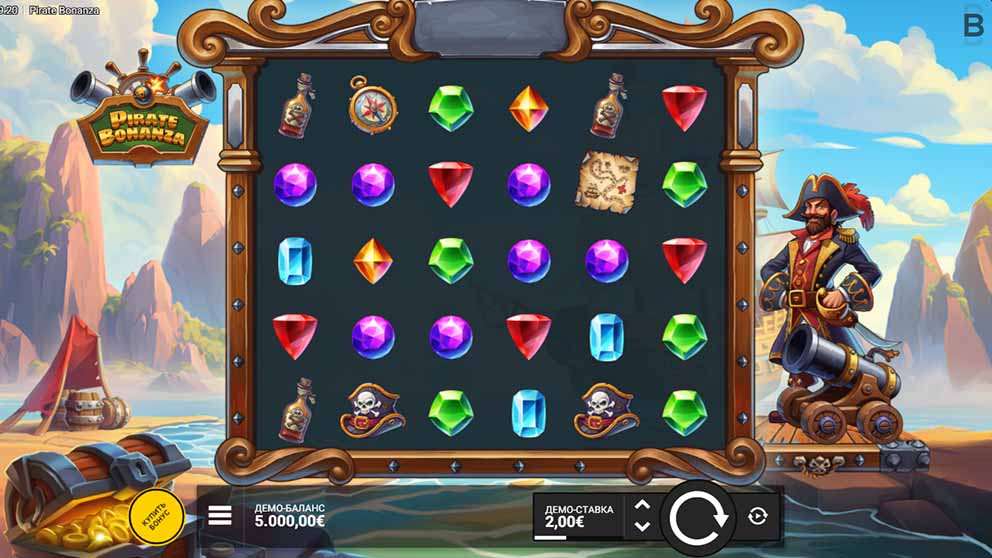This screenshot has width=992, height=558.
Task: Open the demo bet amount selector
Action: pos(578,516)
